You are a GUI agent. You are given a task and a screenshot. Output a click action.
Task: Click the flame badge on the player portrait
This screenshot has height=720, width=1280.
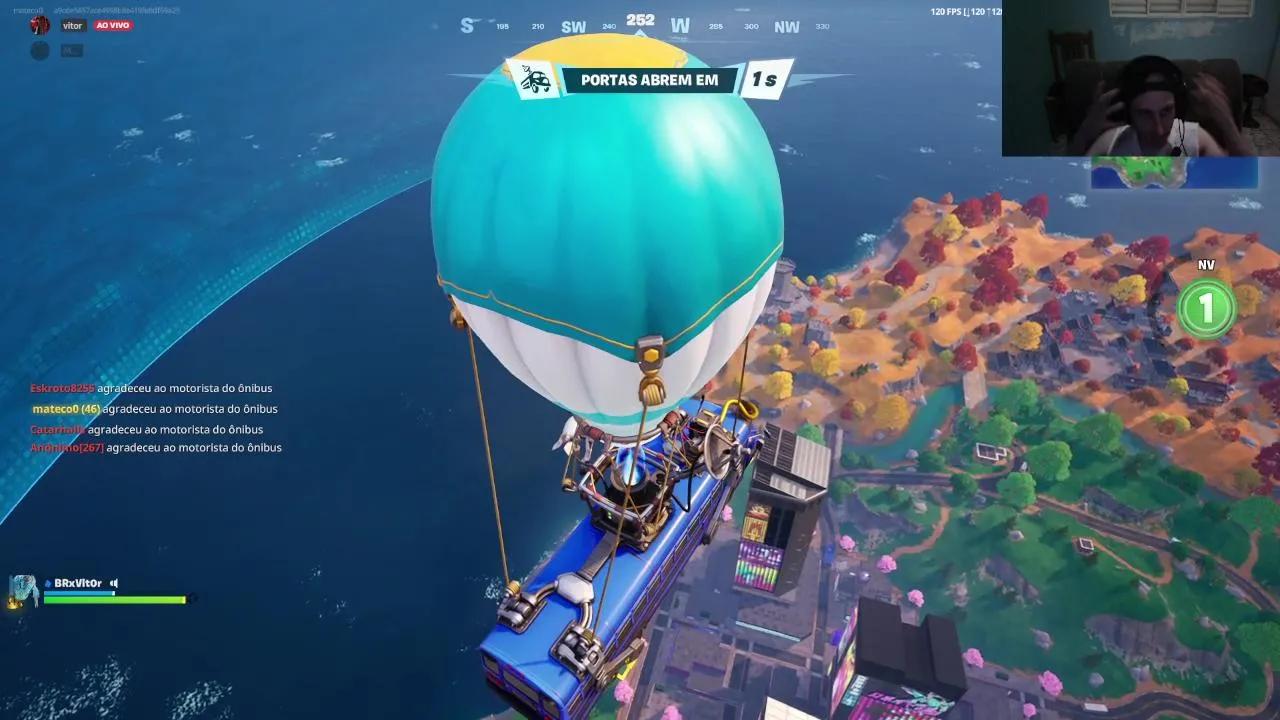pyautogui.click(x=14, y=603)
